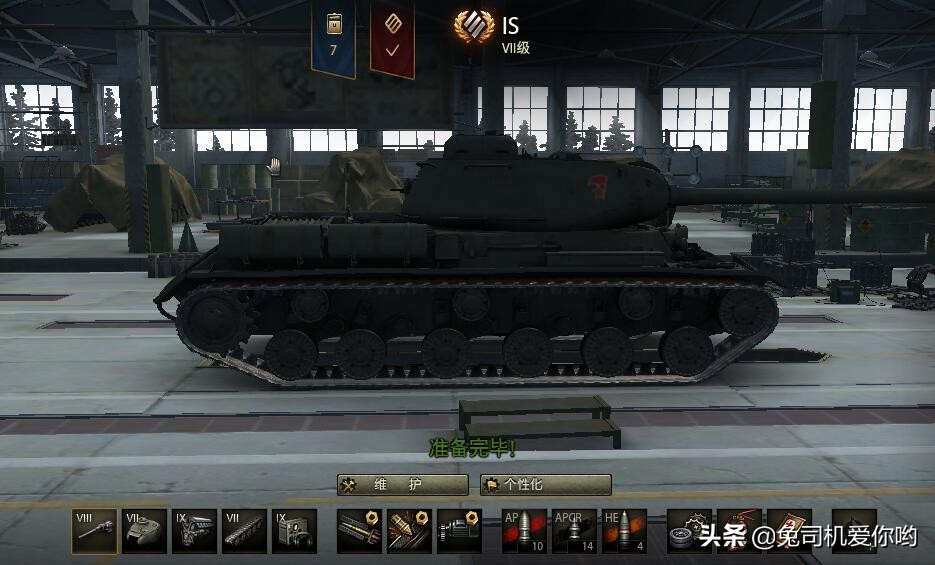This screenshot has height=565, width=935.
Task: Choose the APCR shell ammo slot
Action: 574,531
